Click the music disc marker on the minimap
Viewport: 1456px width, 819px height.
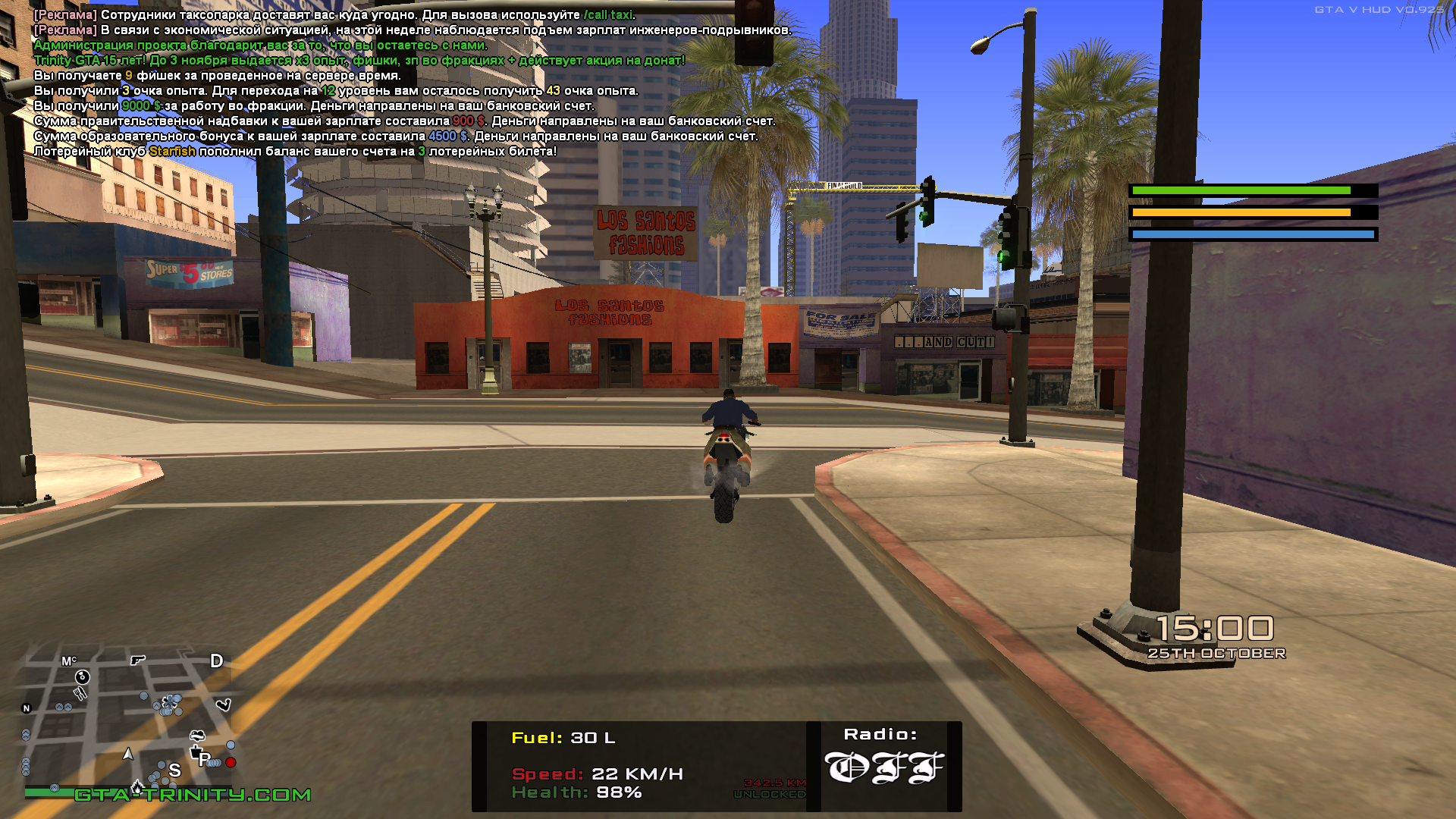pyautogui.click(x=83, y=676)
